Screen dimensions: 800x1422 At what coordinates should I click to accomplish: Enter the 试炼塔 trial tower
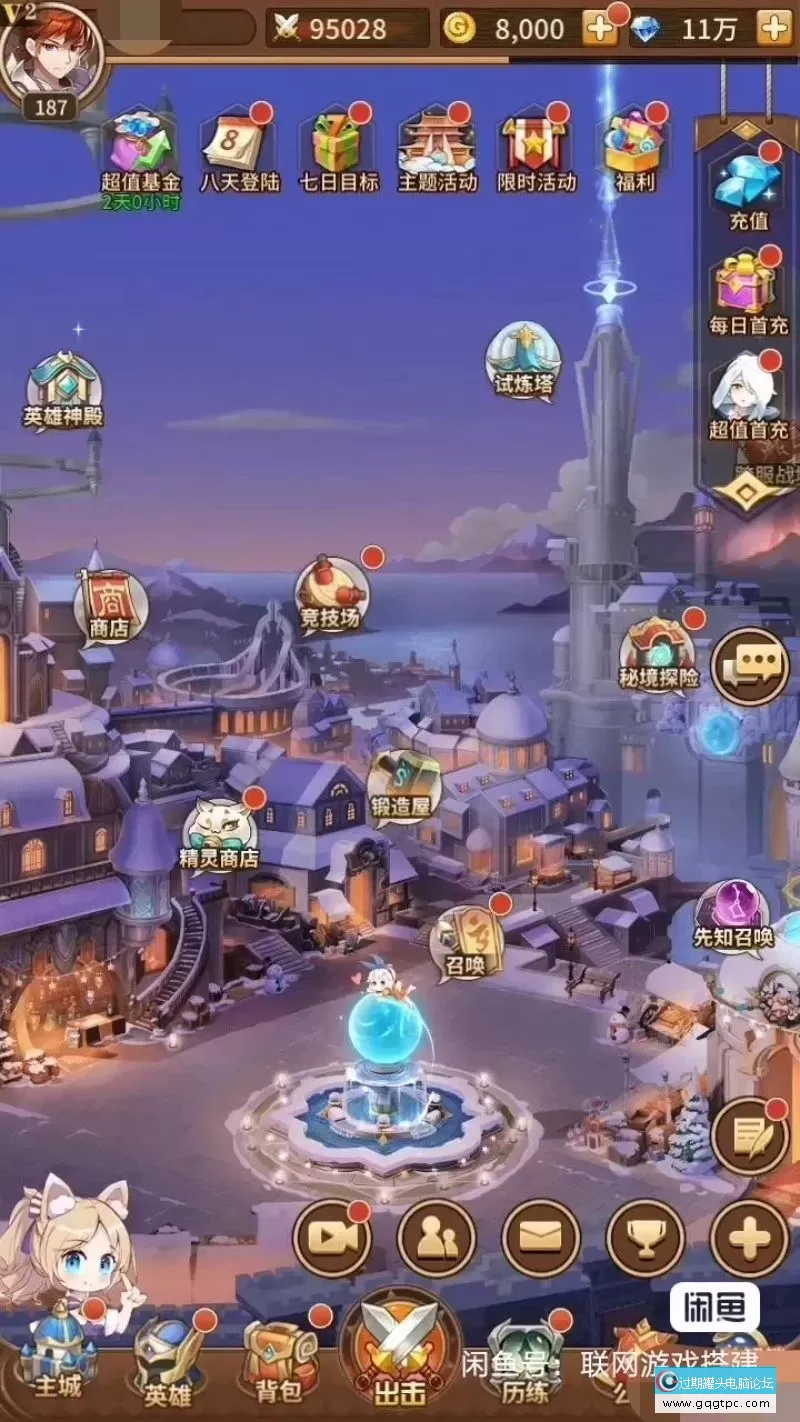523,361
